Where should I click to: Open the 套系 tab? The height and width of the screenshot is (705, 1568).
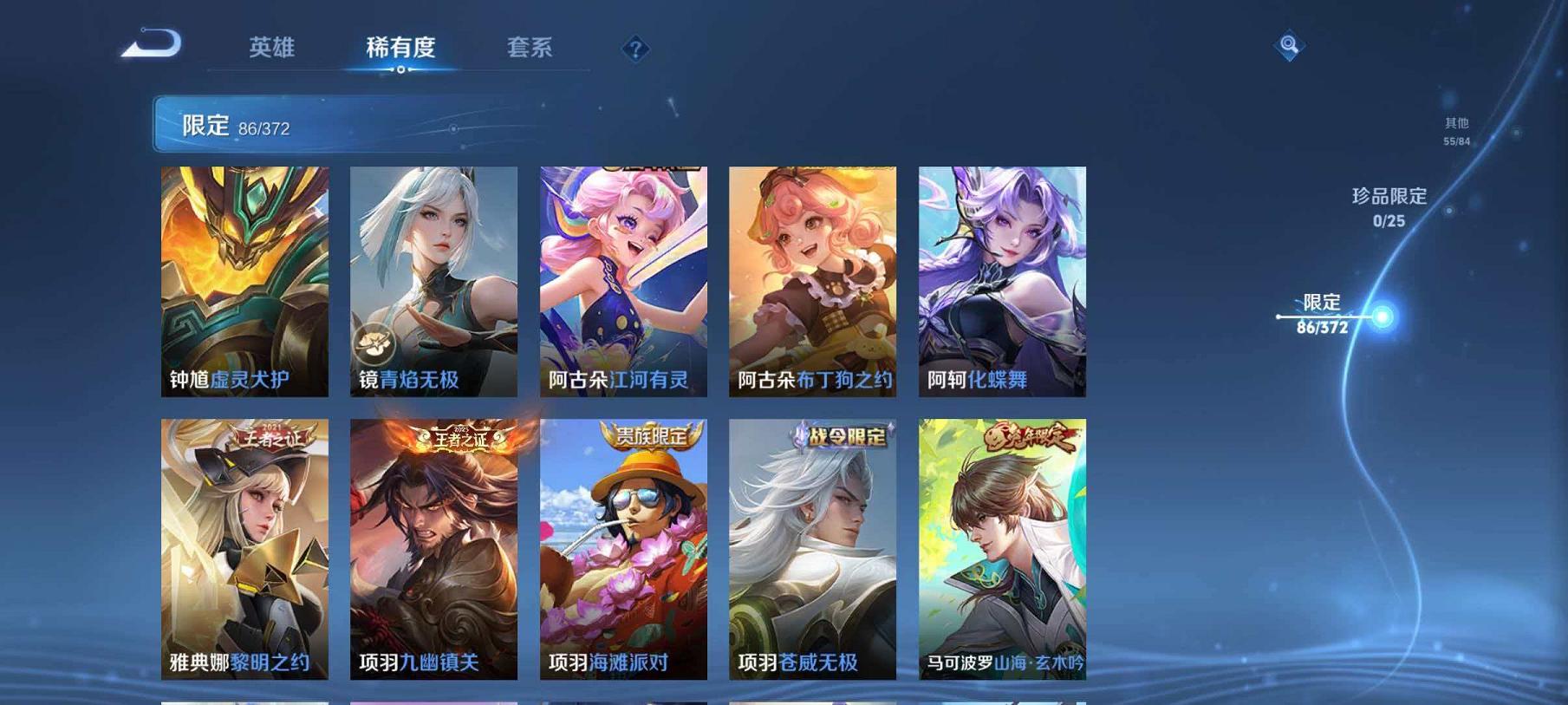[x=531, y=49]
